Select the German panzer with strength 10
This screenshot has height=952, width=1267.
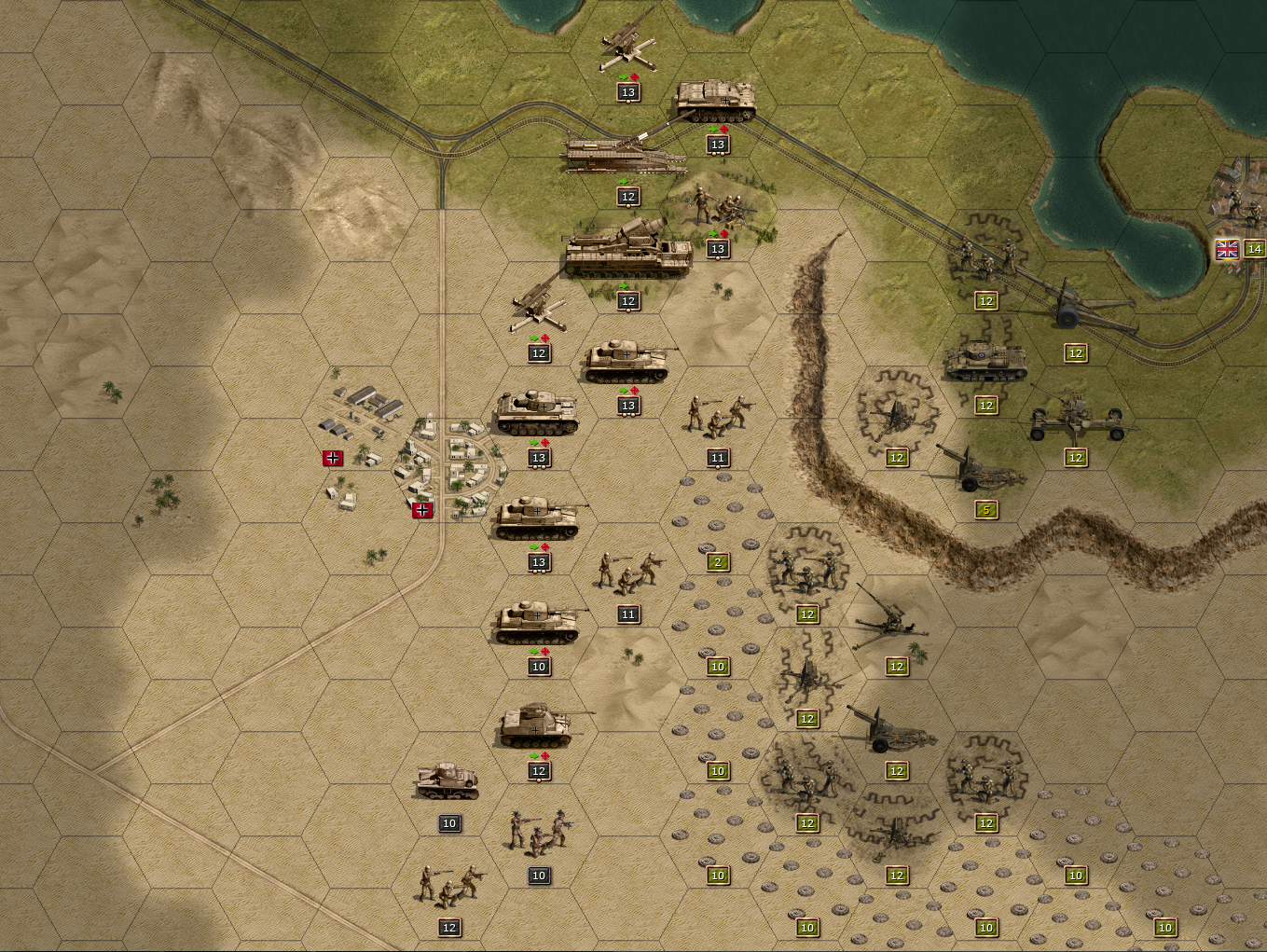coord(538,623)
